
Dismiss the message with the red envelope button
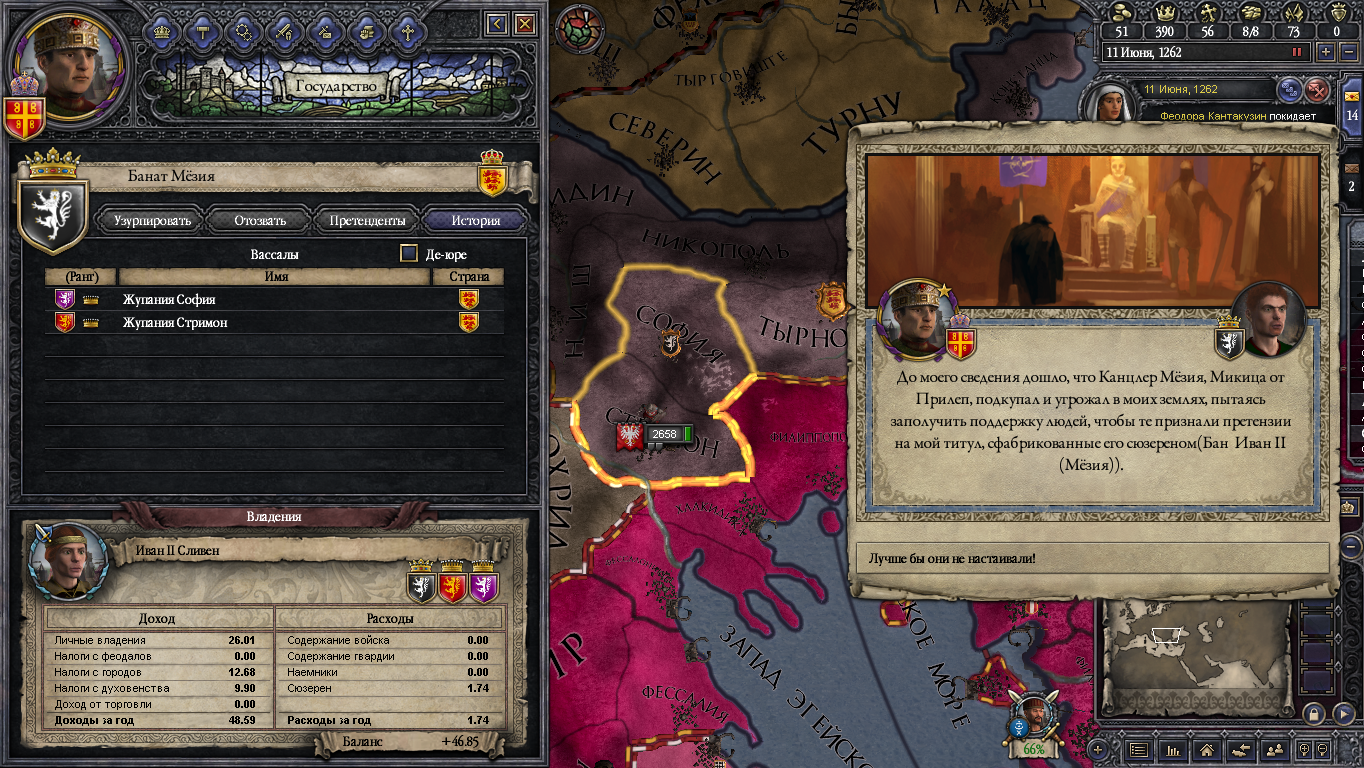pyautogui.click(x=1318, y=90)
